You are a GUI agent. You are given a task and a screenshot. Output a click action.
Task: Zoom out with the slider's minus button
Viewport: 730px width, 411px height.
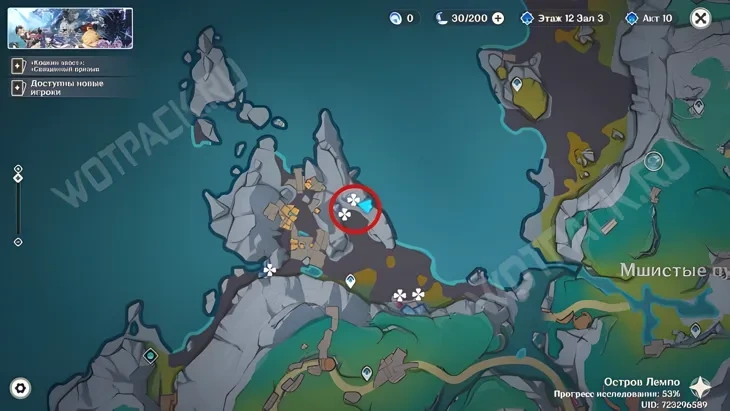[18, 242]
